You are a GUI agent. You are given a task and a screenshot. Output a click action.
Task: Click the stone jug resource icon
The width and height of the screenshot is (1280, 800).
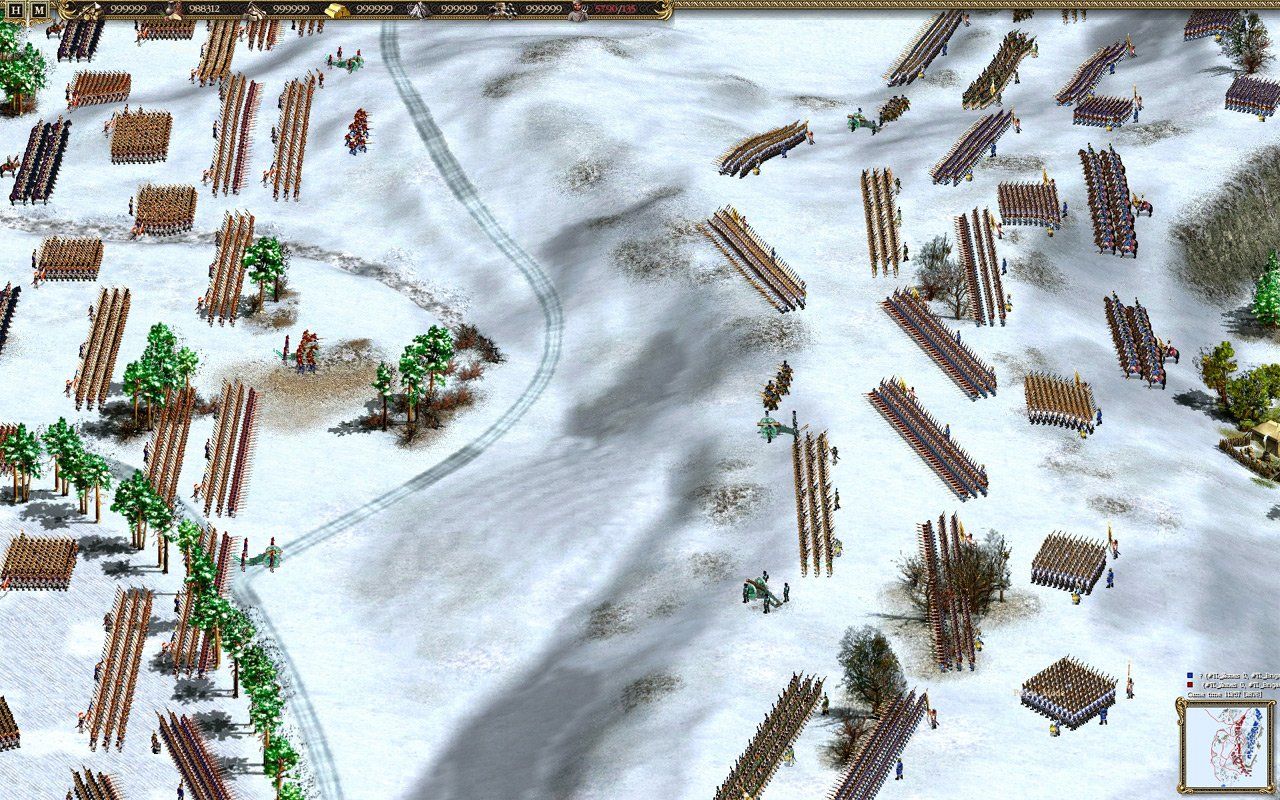[170, 10]
